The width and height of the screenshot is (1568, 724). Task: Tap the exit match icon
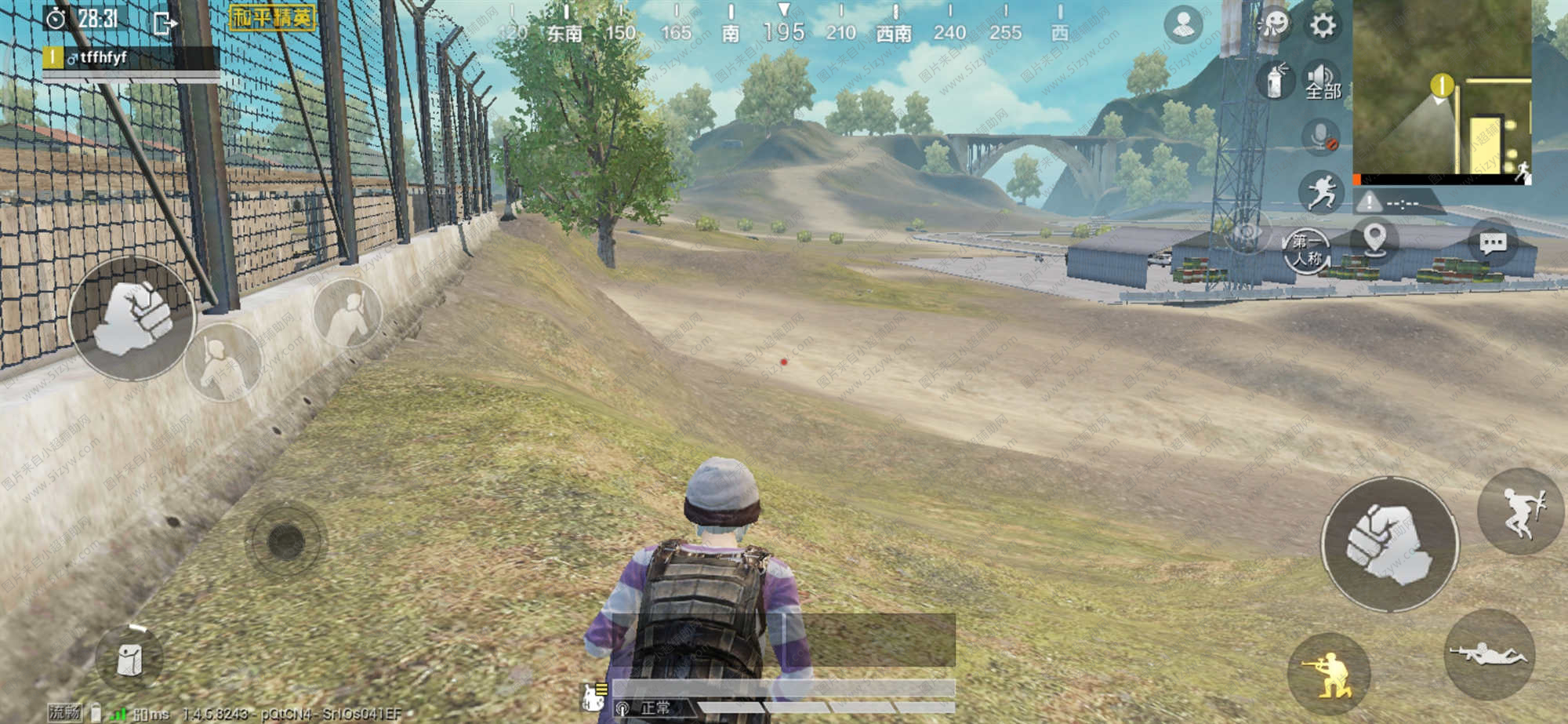pos(165,23)
